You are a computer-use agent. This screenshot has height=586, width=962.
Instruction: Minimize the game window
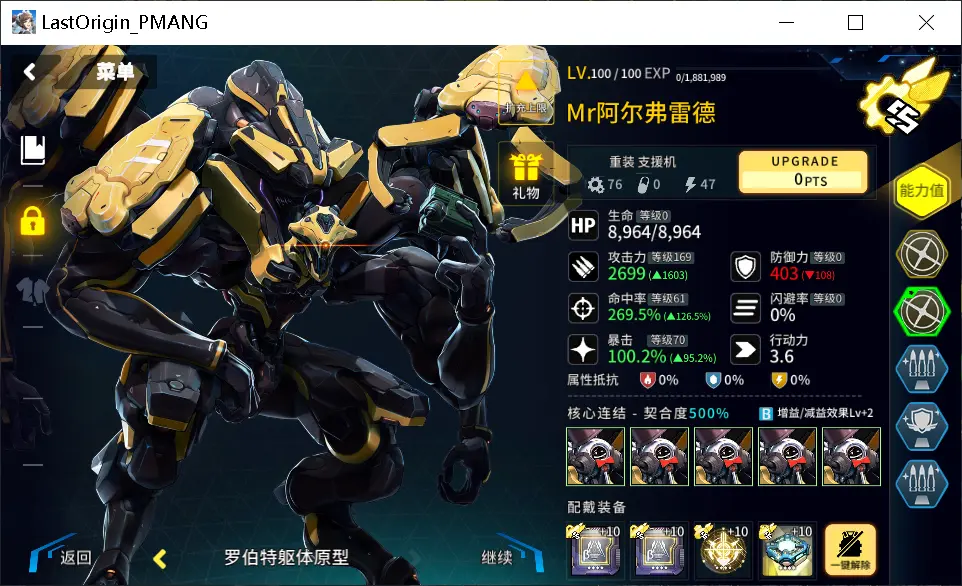[785, 23]
